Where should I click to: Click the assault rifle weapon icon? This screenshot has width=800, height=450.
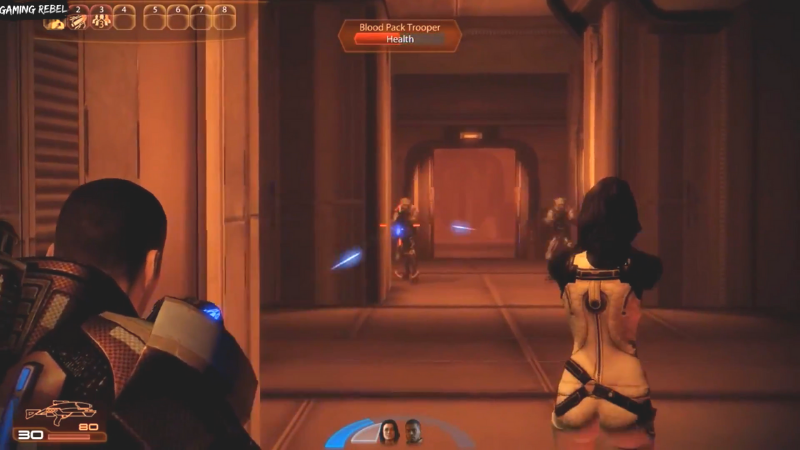(x=61, y=412)
